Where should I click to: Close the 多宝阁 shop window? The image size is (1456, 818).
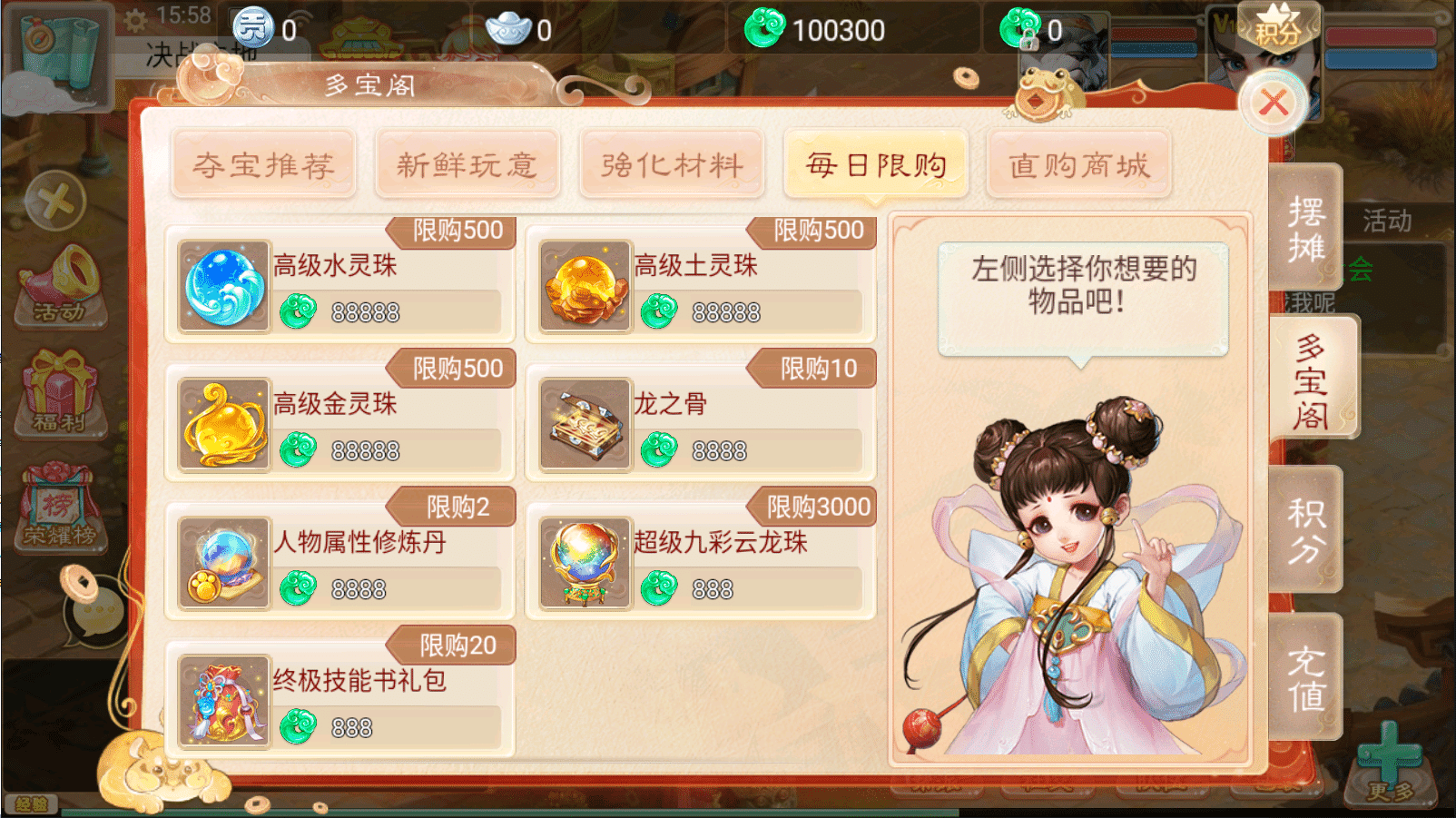click(1275, 103)
